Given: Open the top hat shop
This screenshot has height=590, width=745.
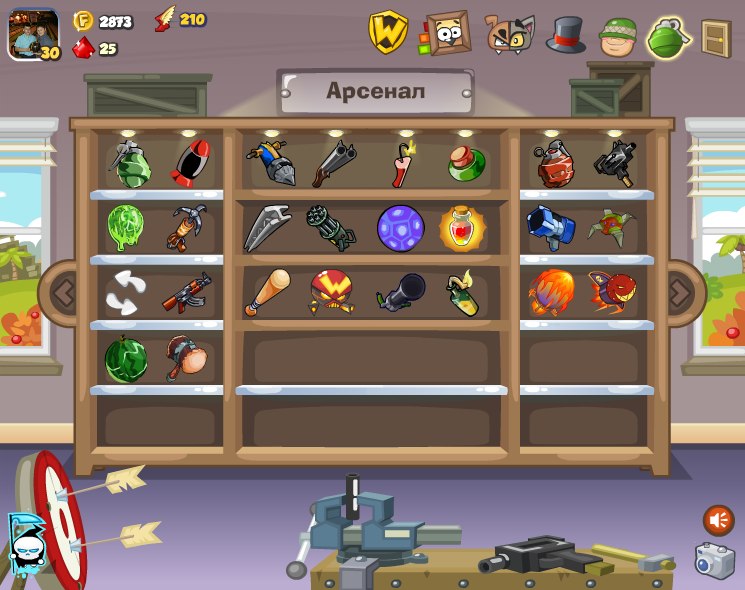Looking at the screenshot, I should pos(565,34).
